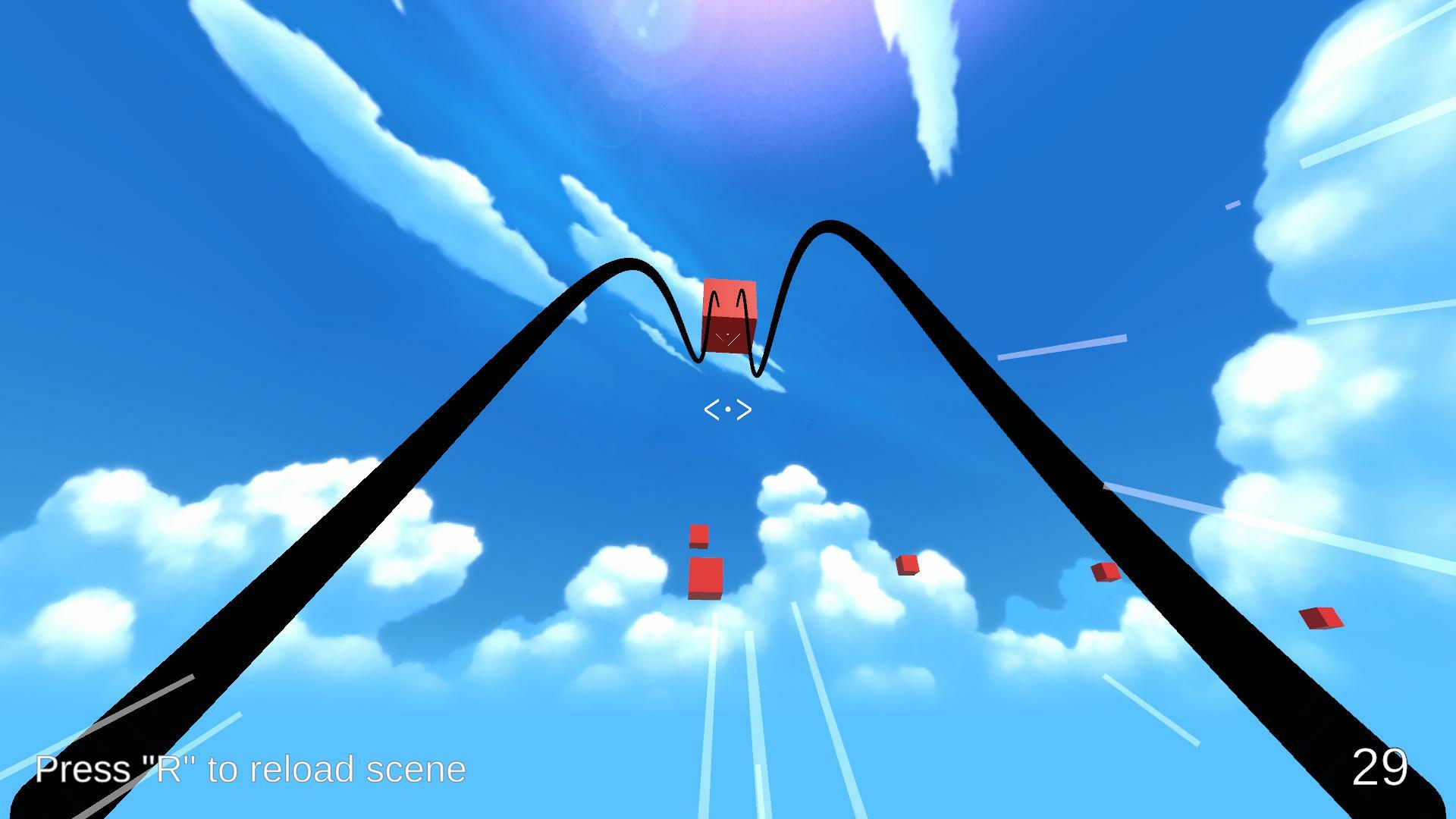Click the small red cube above the large one
This screenshot has width=1456, height=819.
point(698,536)
